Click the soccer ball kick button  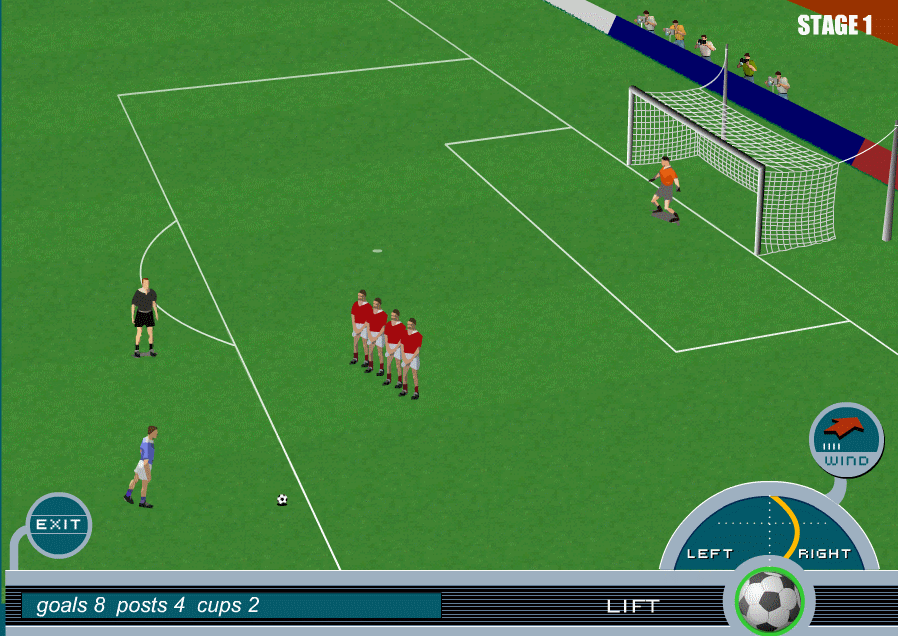769,600
